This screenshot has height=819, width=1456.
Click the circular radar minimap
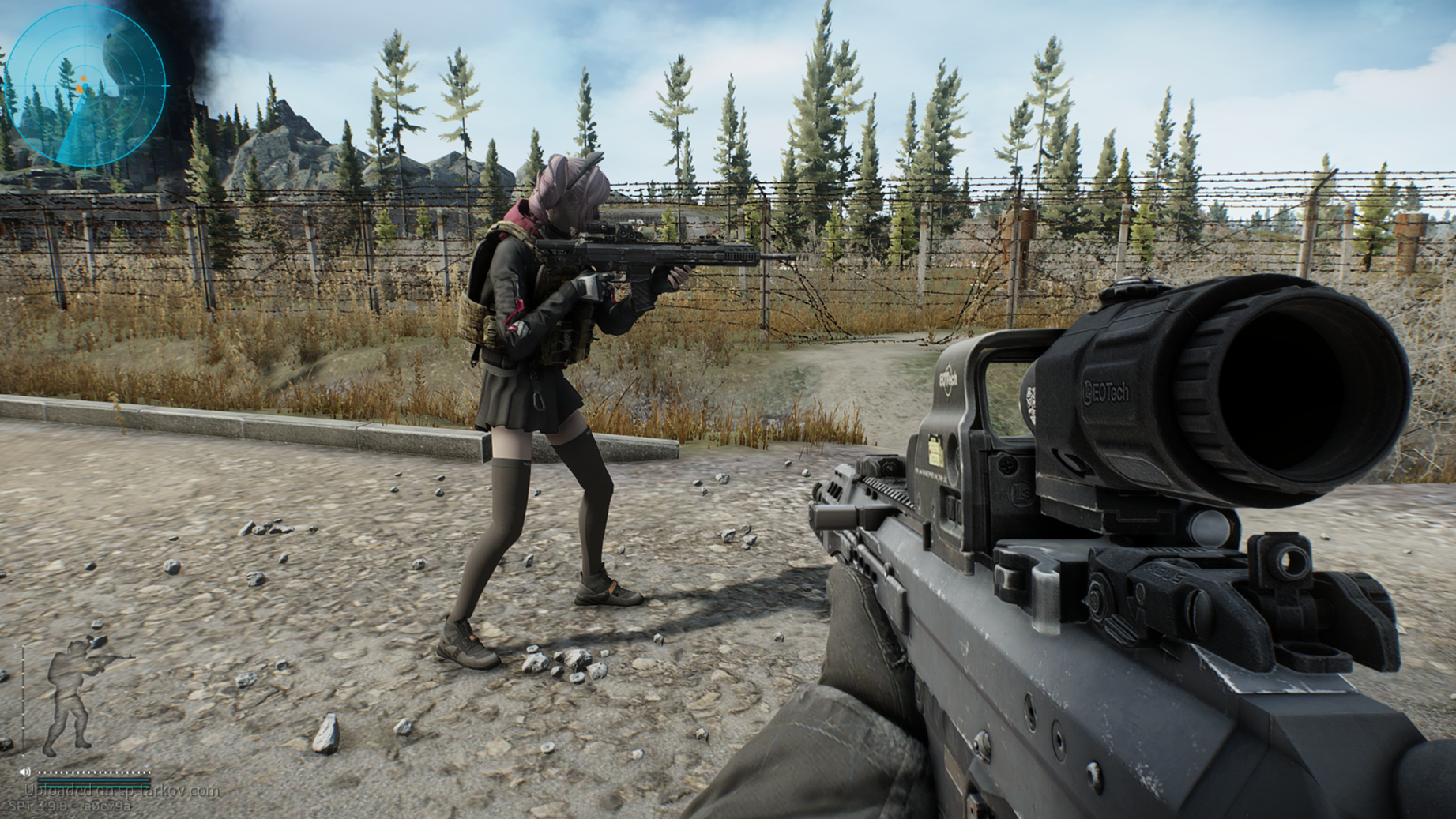(x=87, y=85)
